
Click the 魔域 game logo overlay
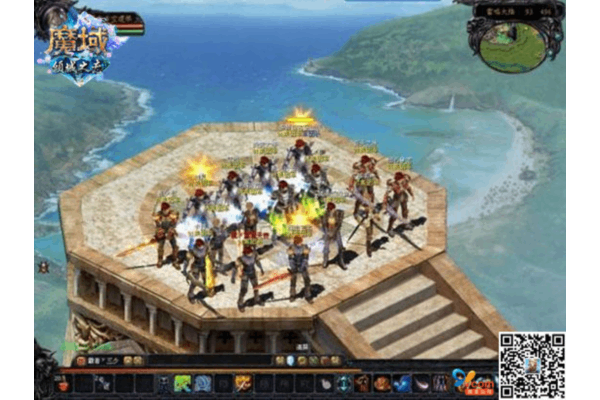click(78, 47)
